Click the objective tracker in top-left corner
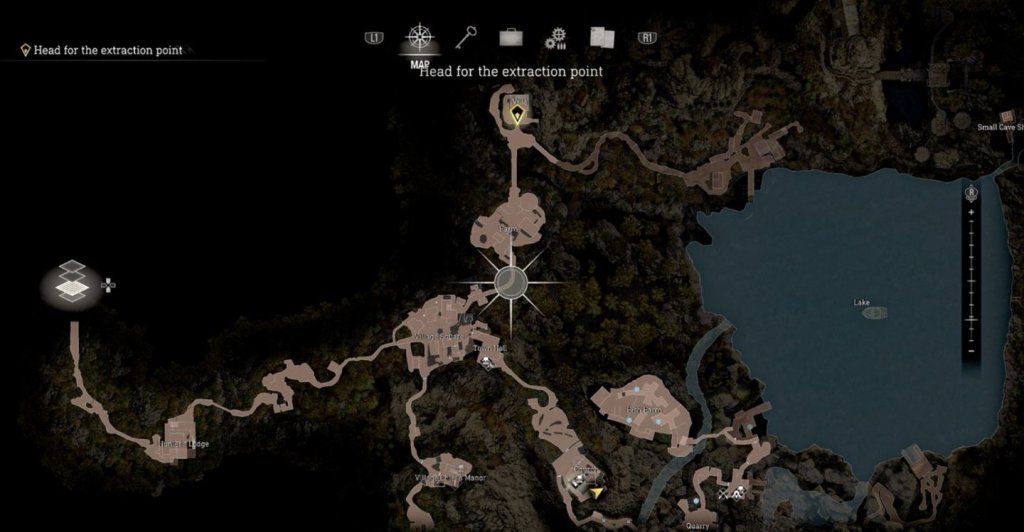1024x532 pixels. 102,50
